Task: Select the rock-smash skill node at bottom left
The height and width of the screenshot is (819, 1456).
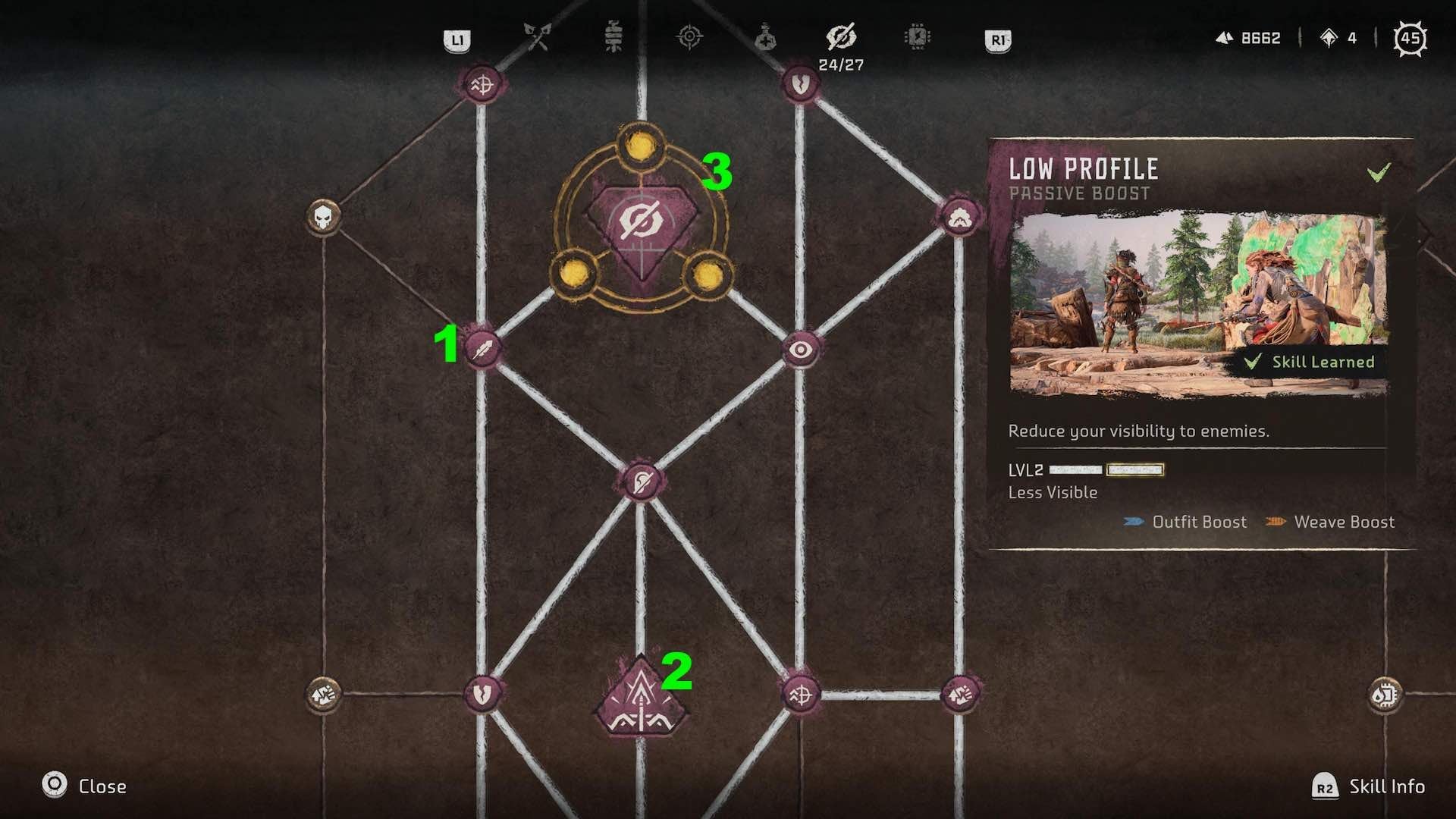Action: (x=323, y=692)
